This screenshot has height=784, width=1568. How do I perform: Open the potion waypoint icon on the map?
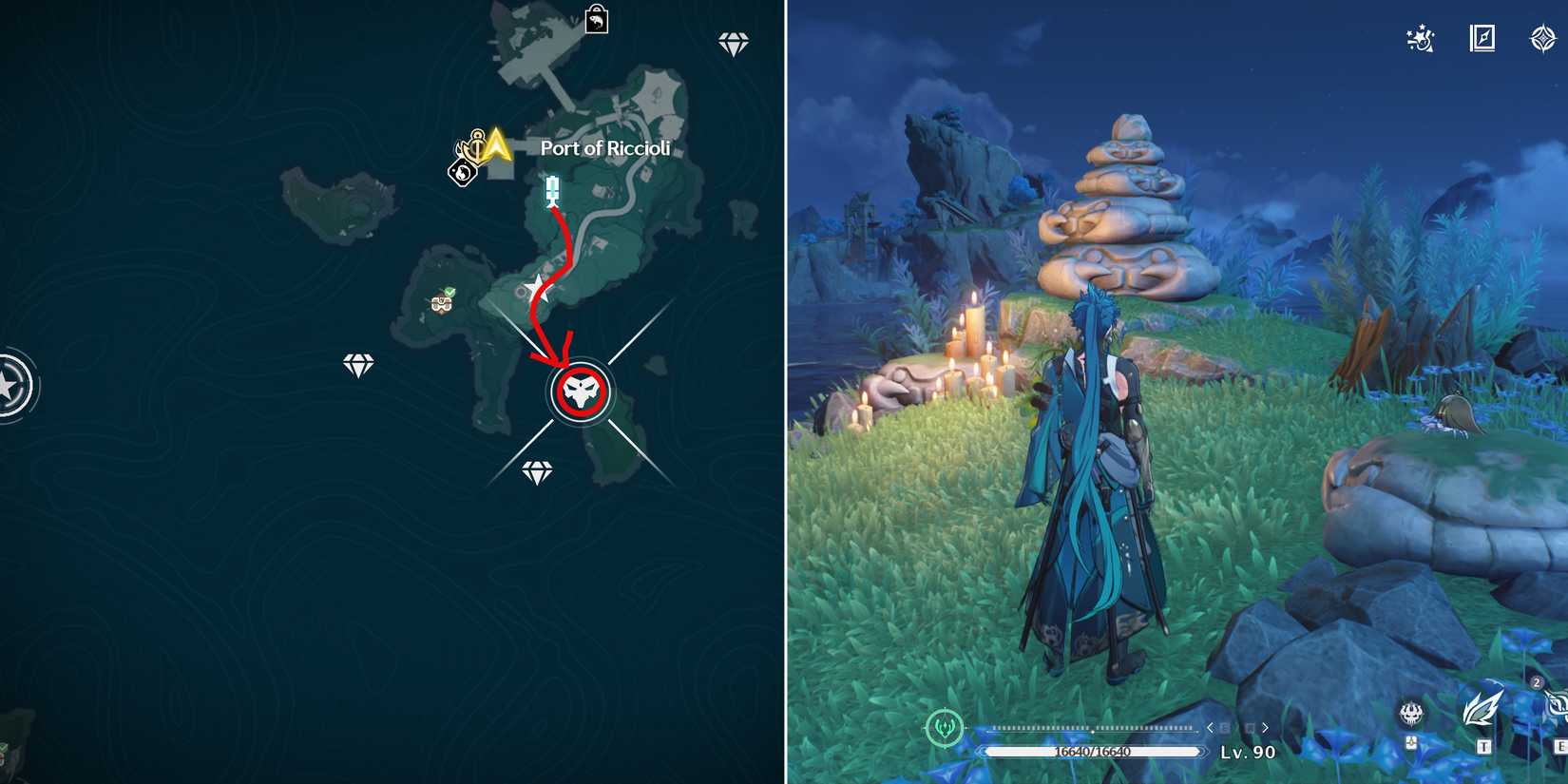(551, 187)
